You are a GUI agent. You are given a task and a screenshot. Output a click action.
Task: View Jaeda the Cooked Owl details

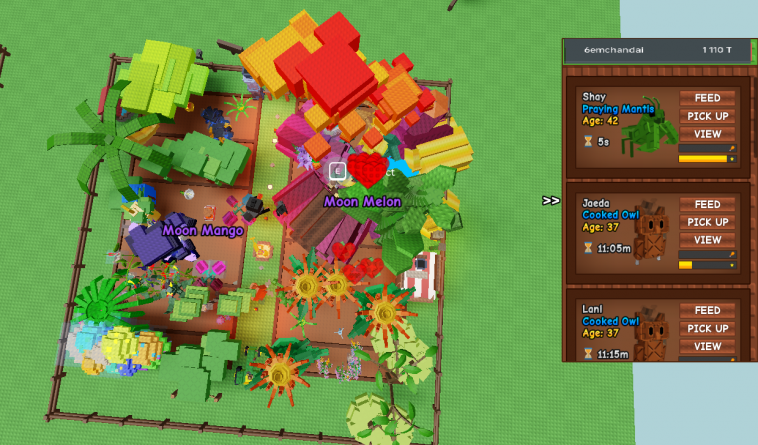[x=707, y=240]
